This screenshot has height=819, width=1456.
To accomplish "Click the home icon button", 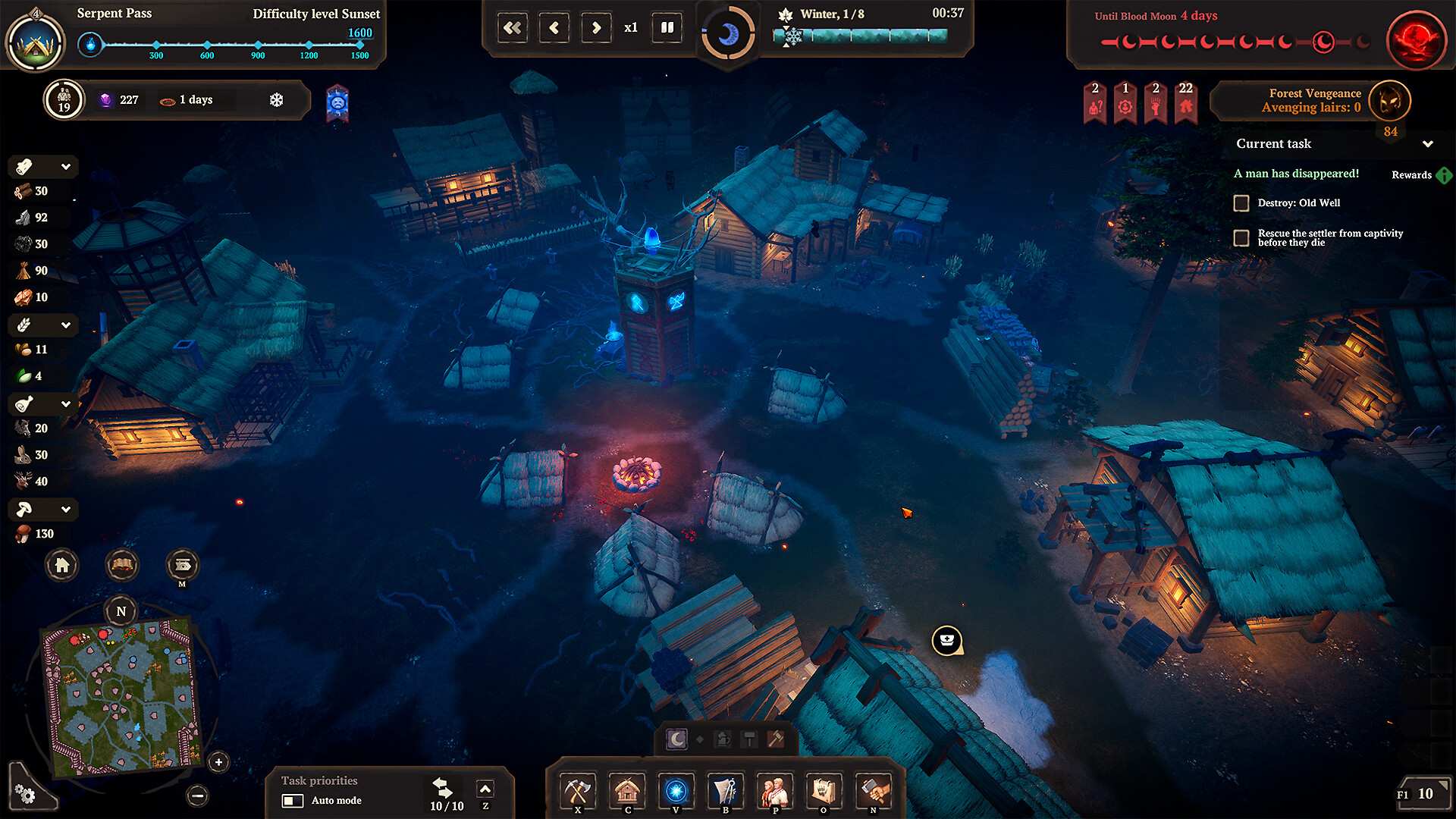I will 62,565.
